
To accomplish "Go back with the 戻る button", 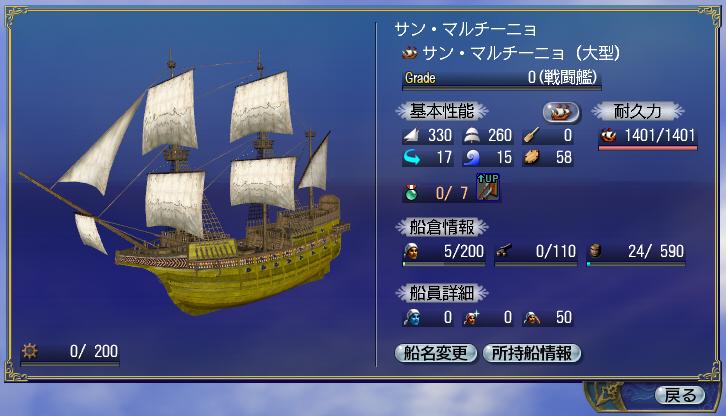I will pos(679,394).
